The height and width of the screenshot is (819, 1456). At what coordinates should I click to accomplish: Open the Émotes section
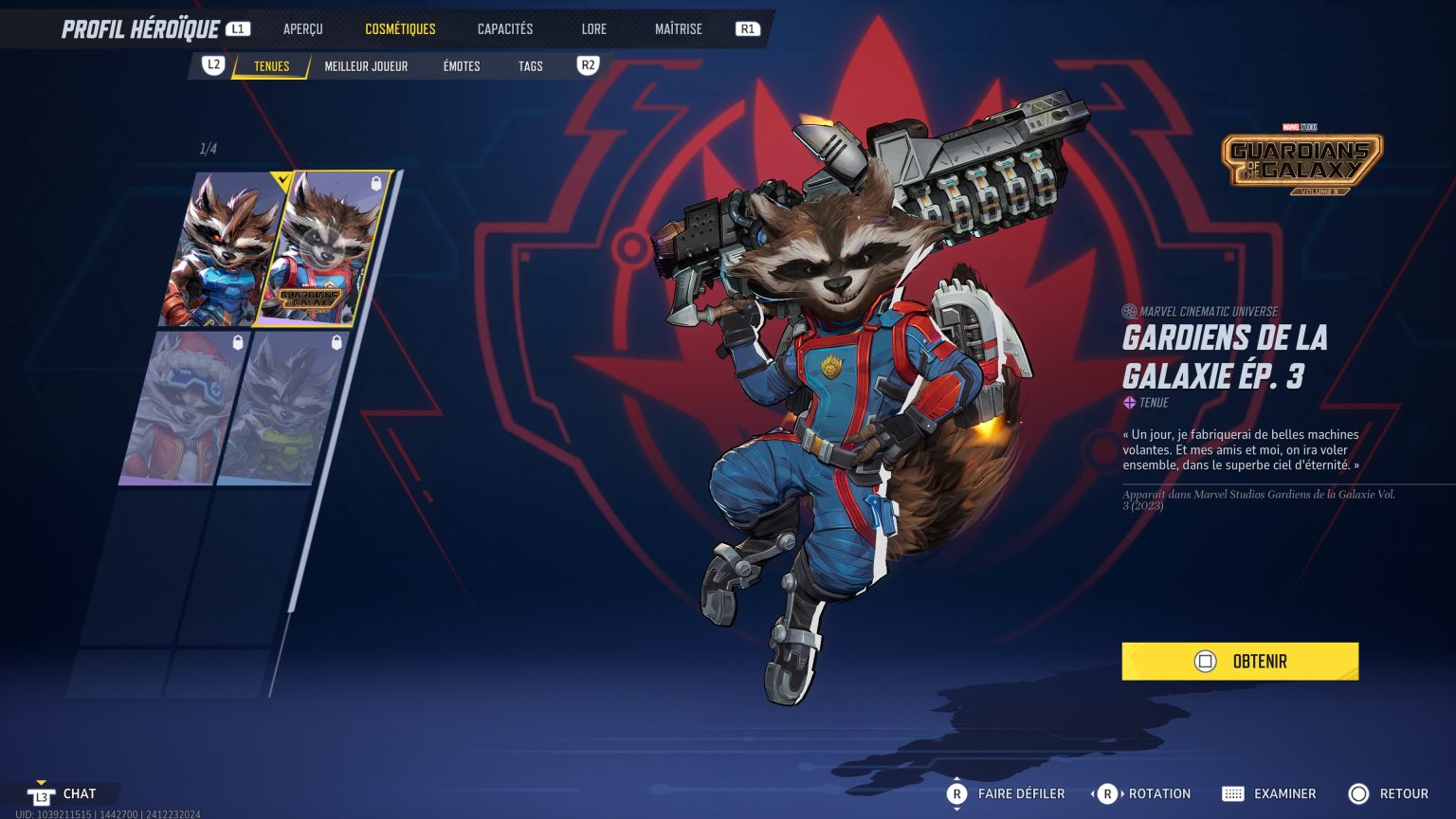click(x=462, y=65)
